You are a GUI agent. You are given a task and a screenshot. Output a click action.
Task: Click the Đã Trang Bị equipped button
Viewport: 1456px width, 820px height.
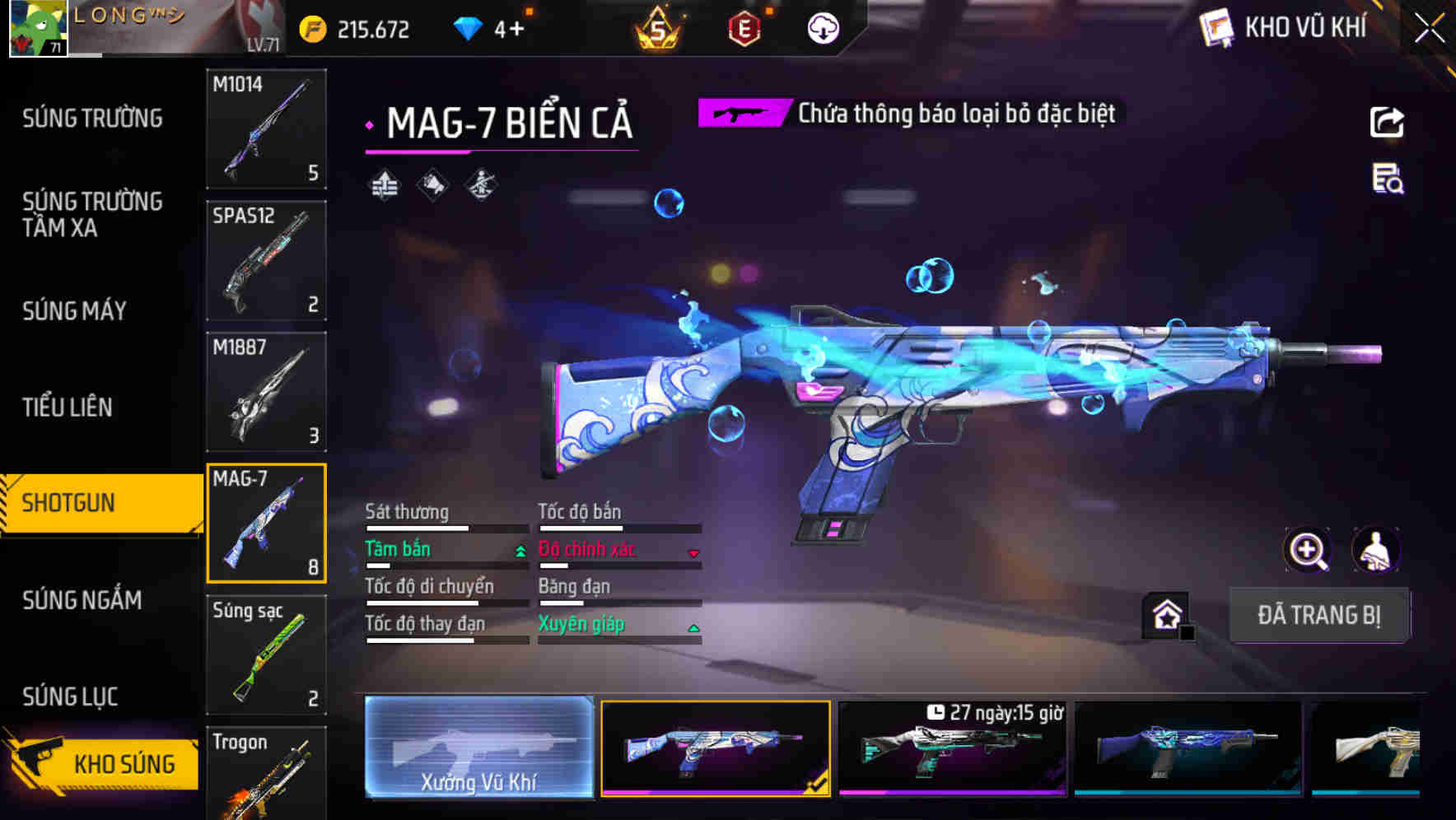[x=1318, y=615]
